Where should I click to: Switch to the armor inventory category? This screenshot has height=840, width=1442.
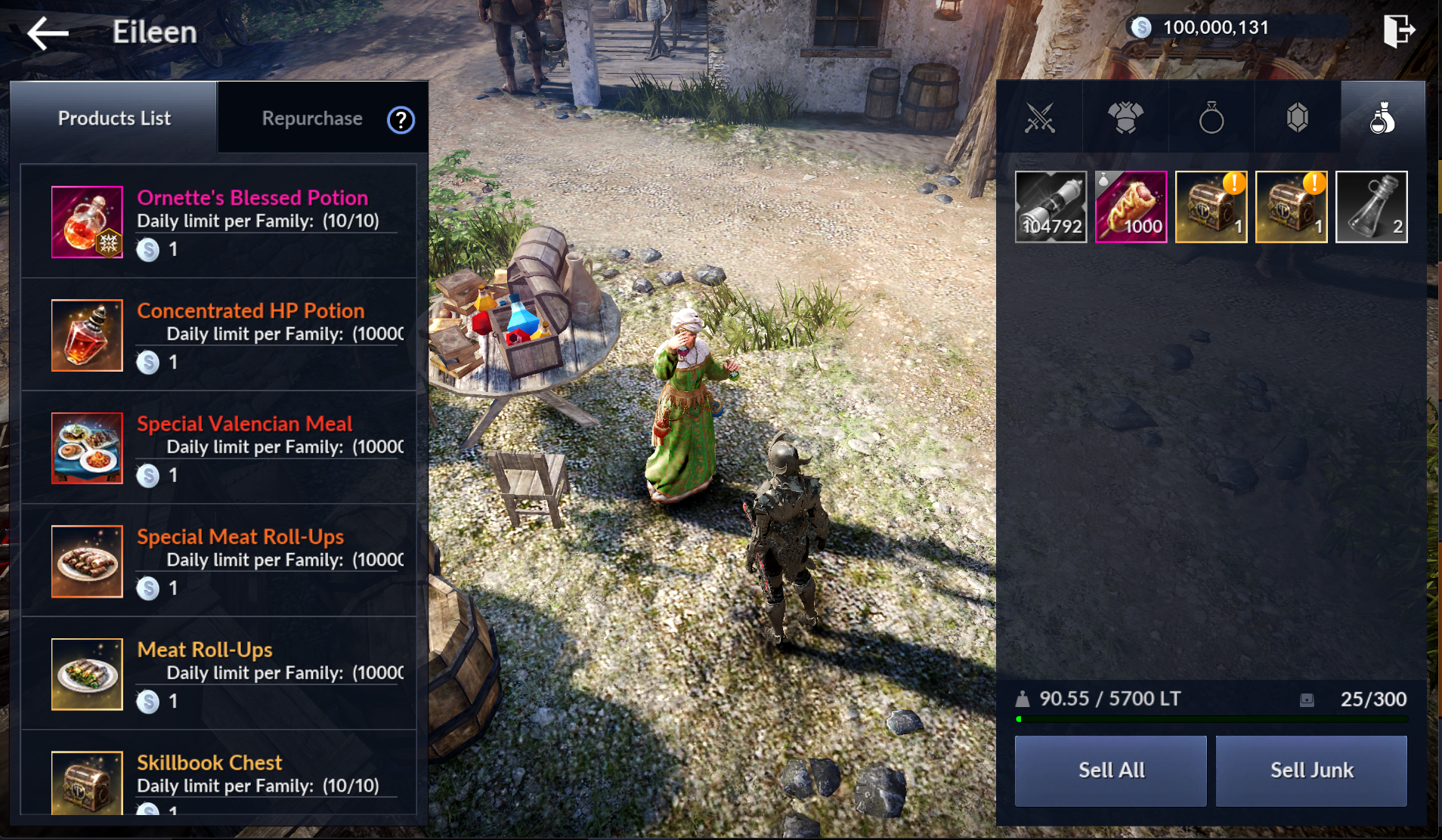coord(1125,119)
